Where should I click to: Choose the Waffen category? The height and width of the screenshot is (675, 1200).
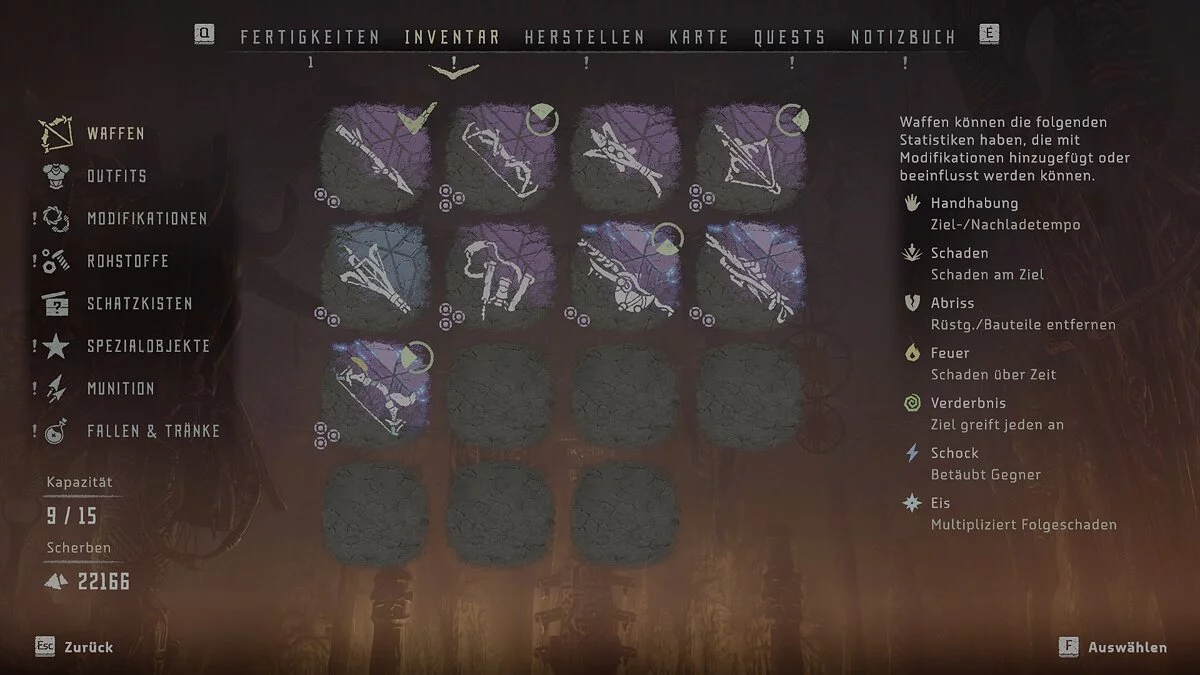coord(115,134)
